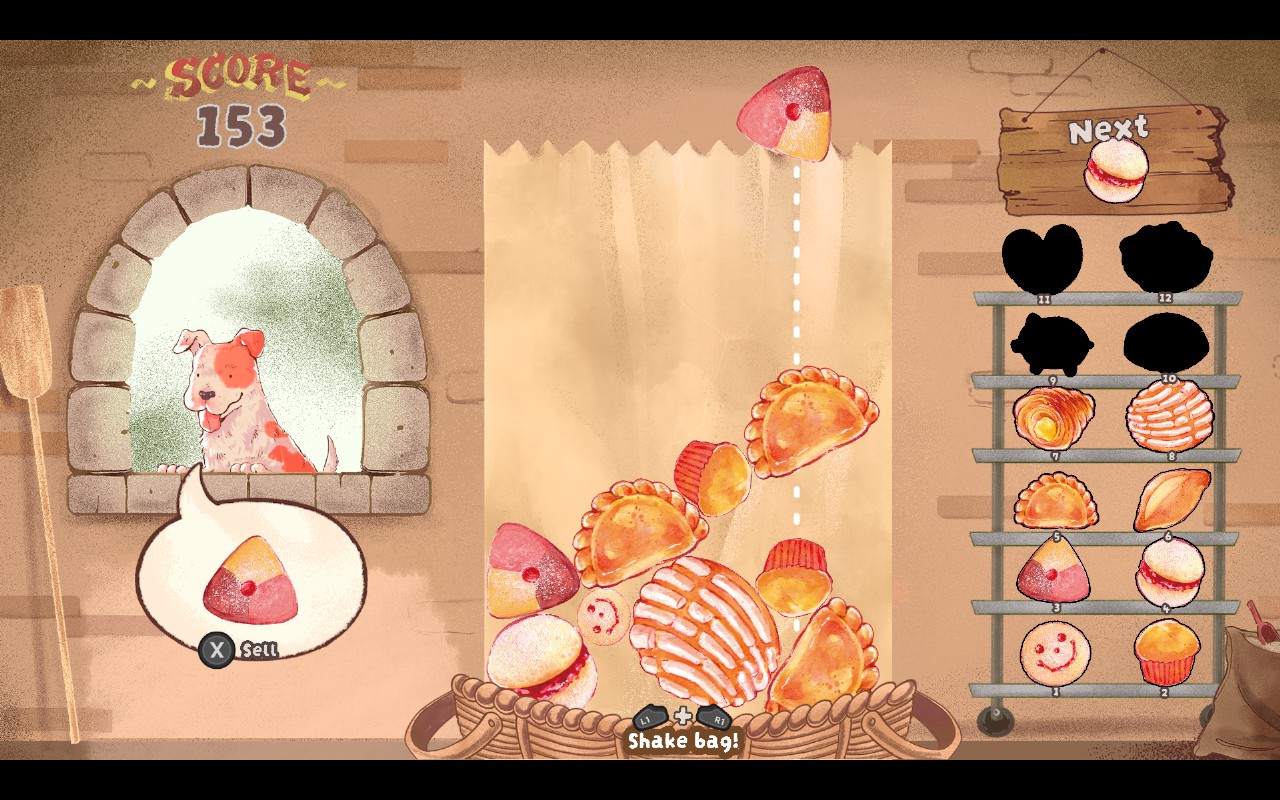Viewport: 1280px width, 800px height.
Task: Select the smiley cookie on the shelf
Action: click(1055, 652)
